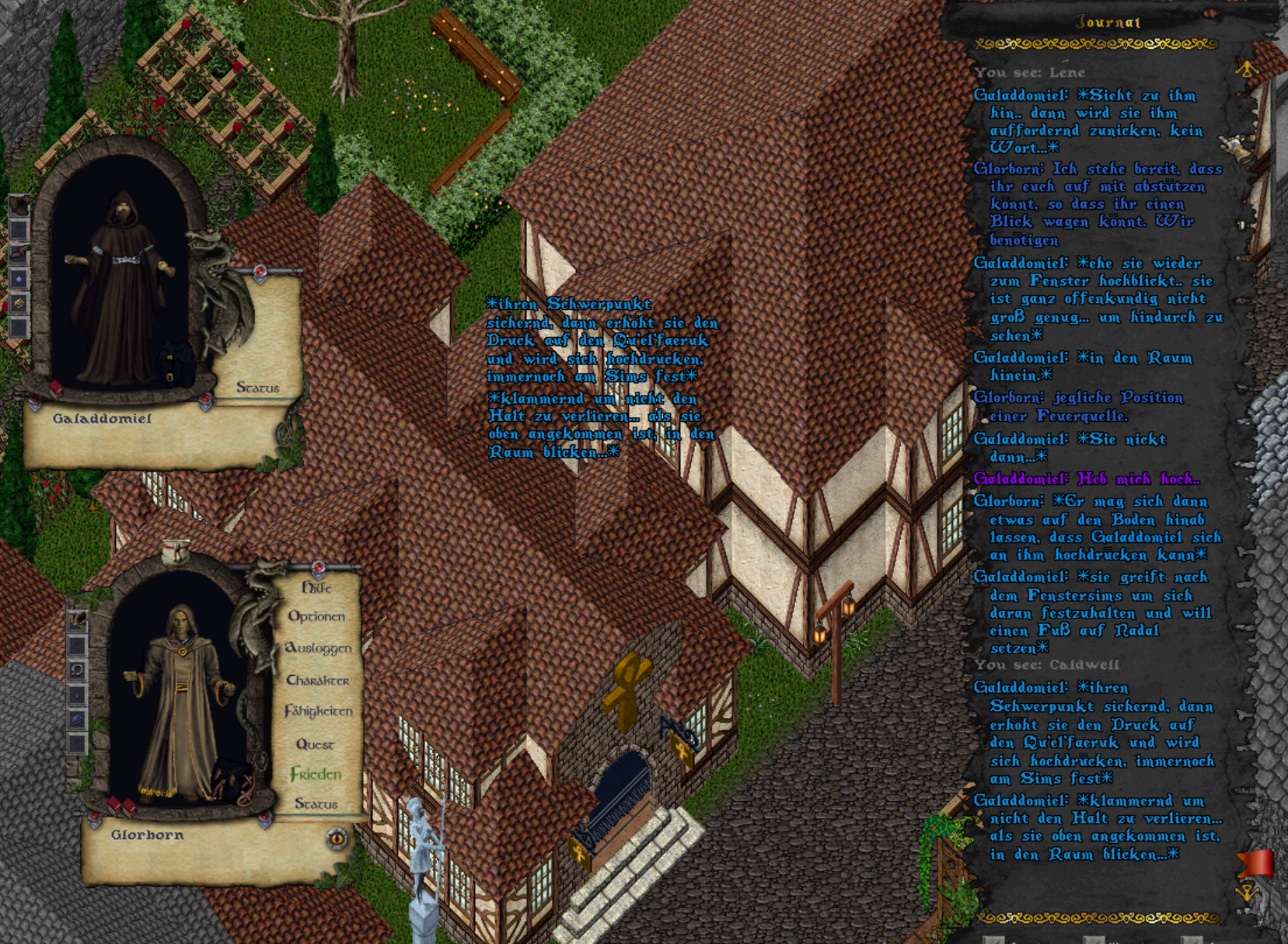This screenshot has width=1288, height=944.
Task: Open Optionen on Glorborn's paperdoll
Action: coord(316,617)
